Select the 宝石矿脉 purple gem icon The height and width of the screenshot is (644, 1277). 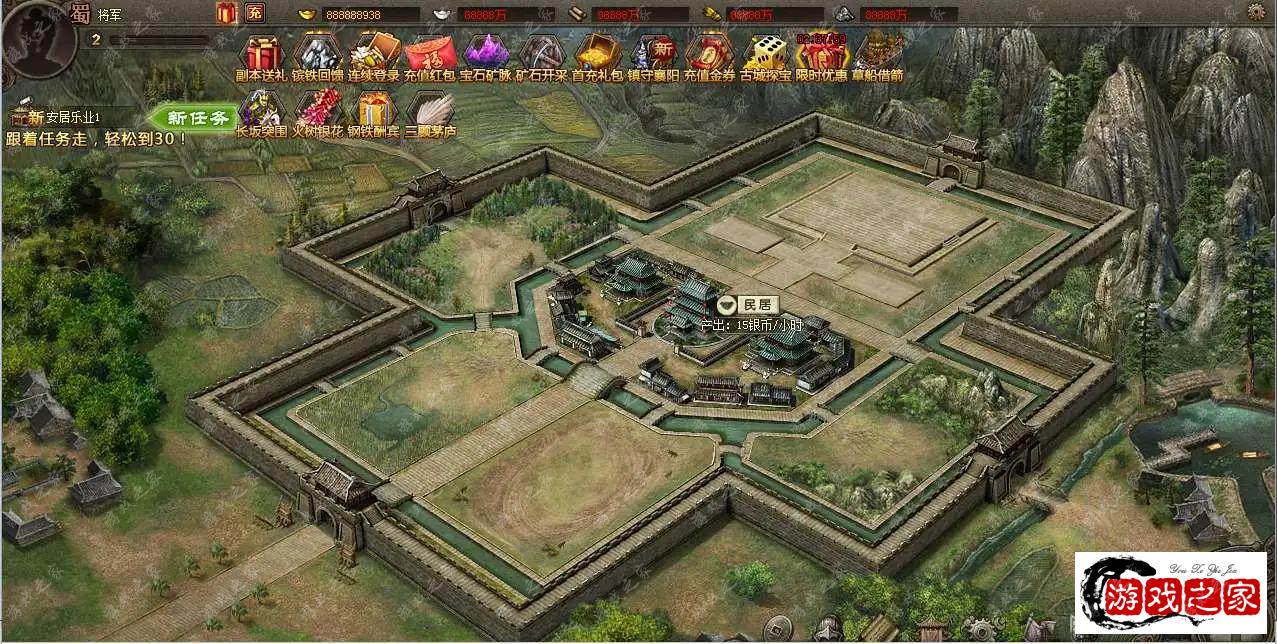coord(486,53)
